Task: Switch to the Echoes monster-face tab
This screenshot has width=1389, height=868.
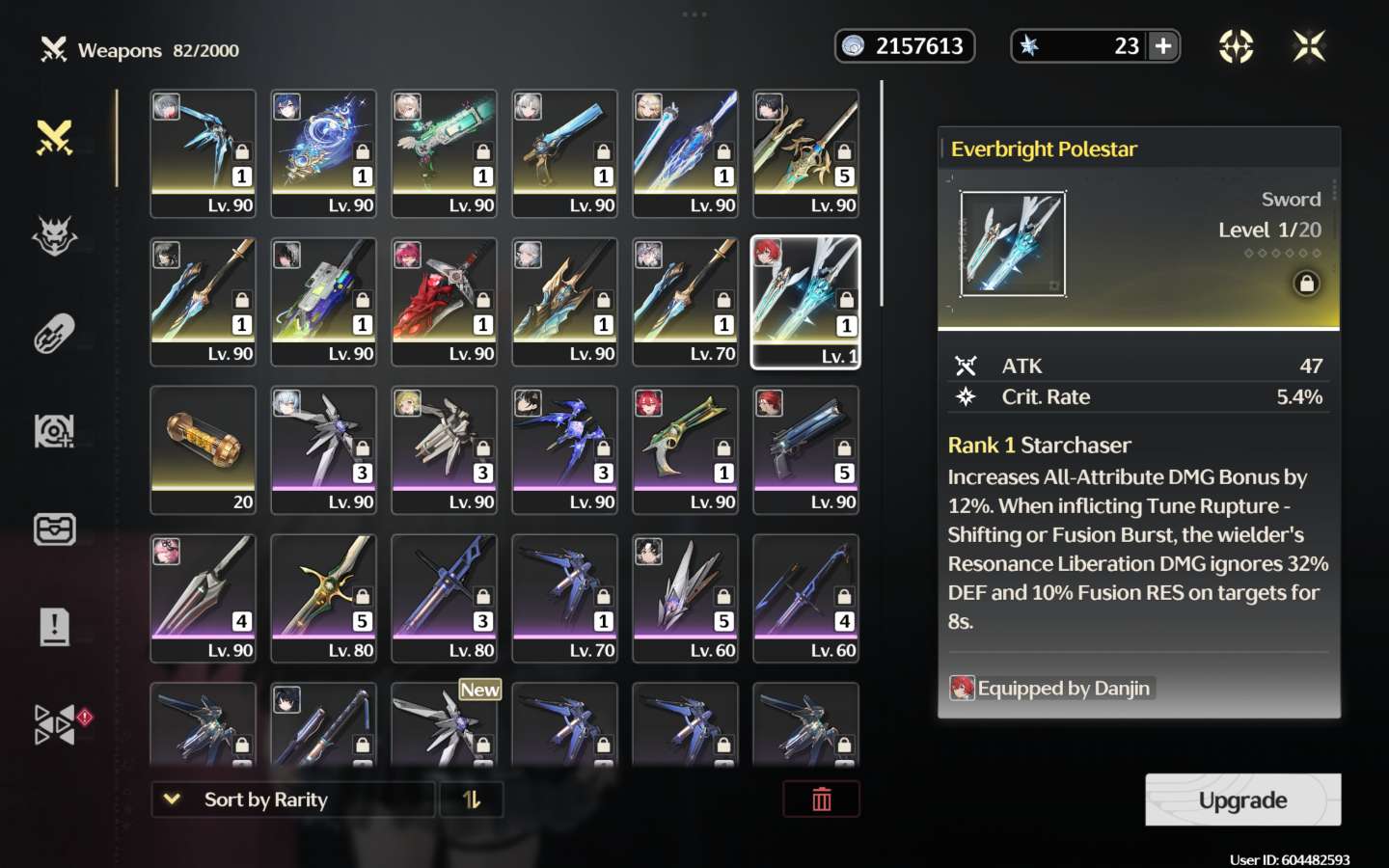Action: 55,236
